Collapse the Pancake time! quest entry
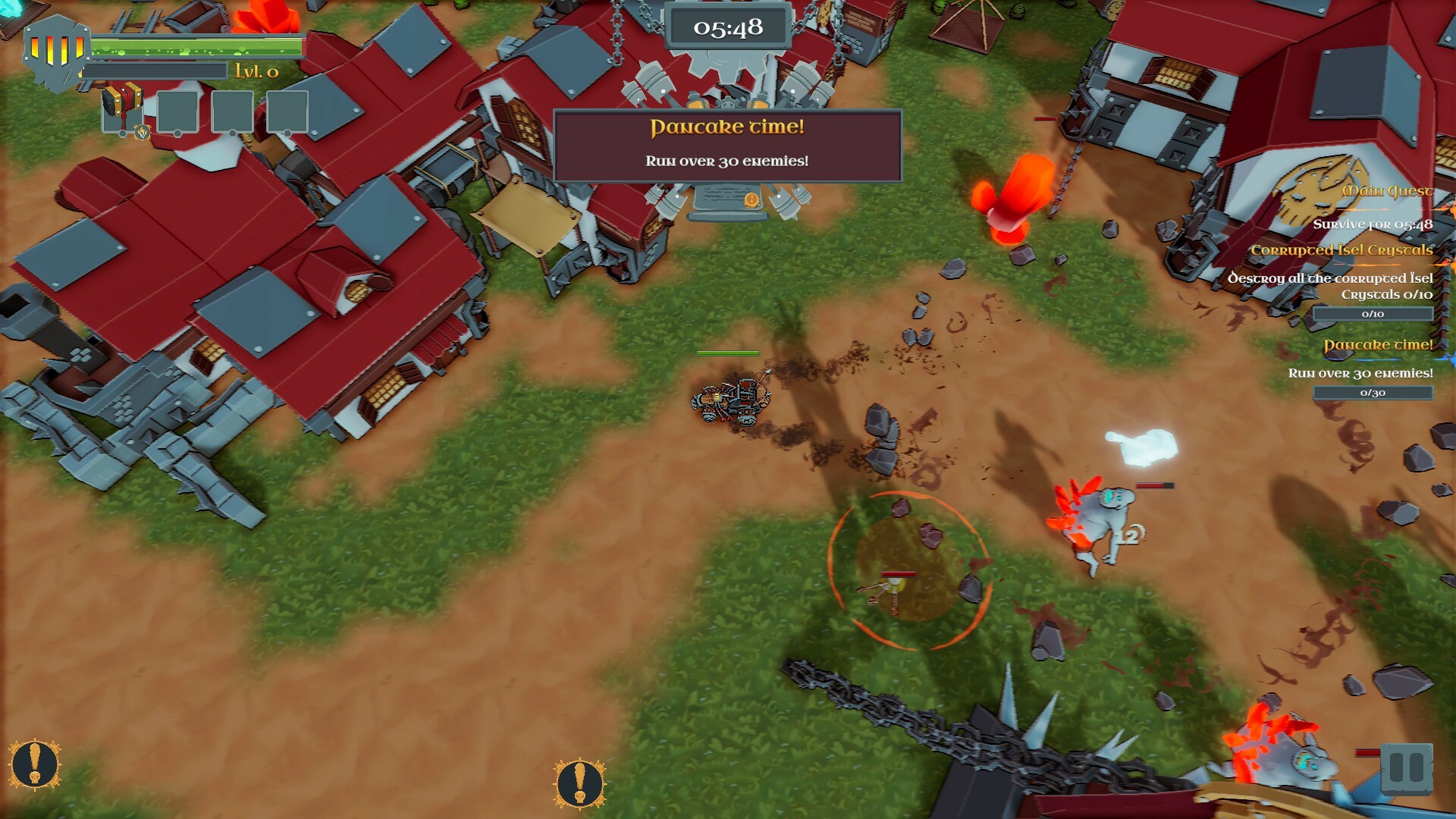 point(1379,344)
